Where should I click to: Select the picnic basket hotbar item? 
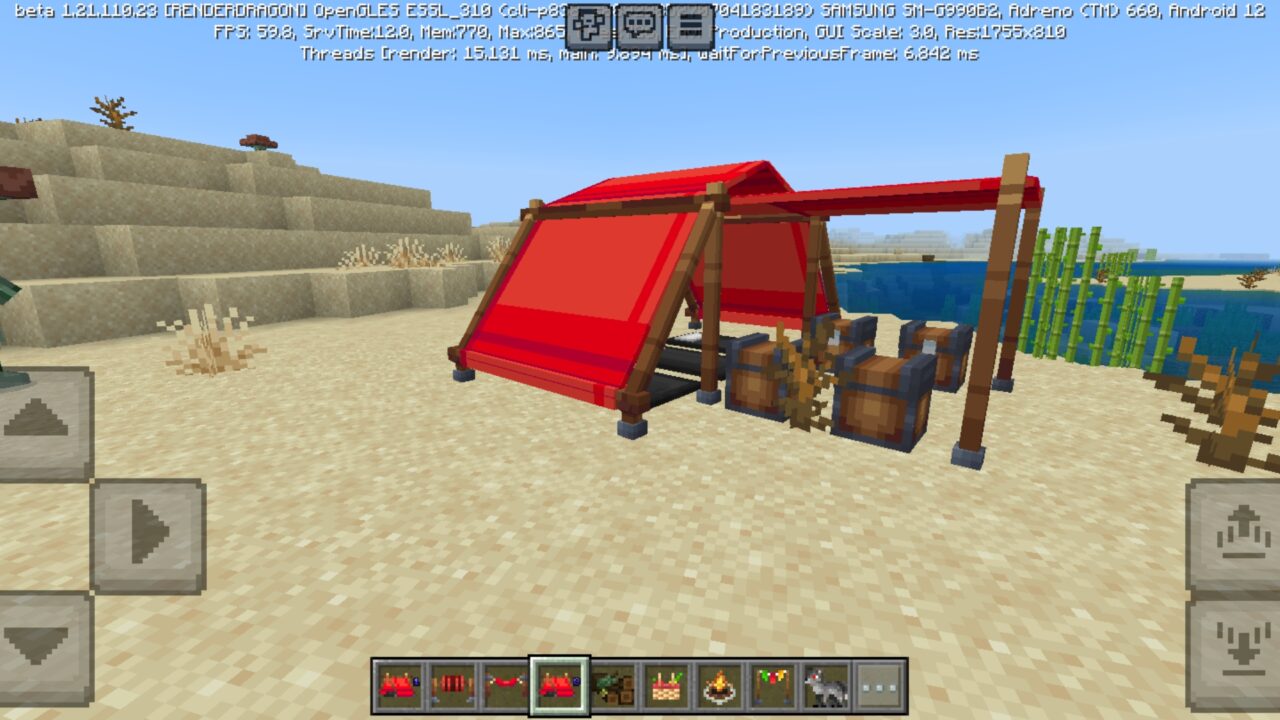coord(665,690)
